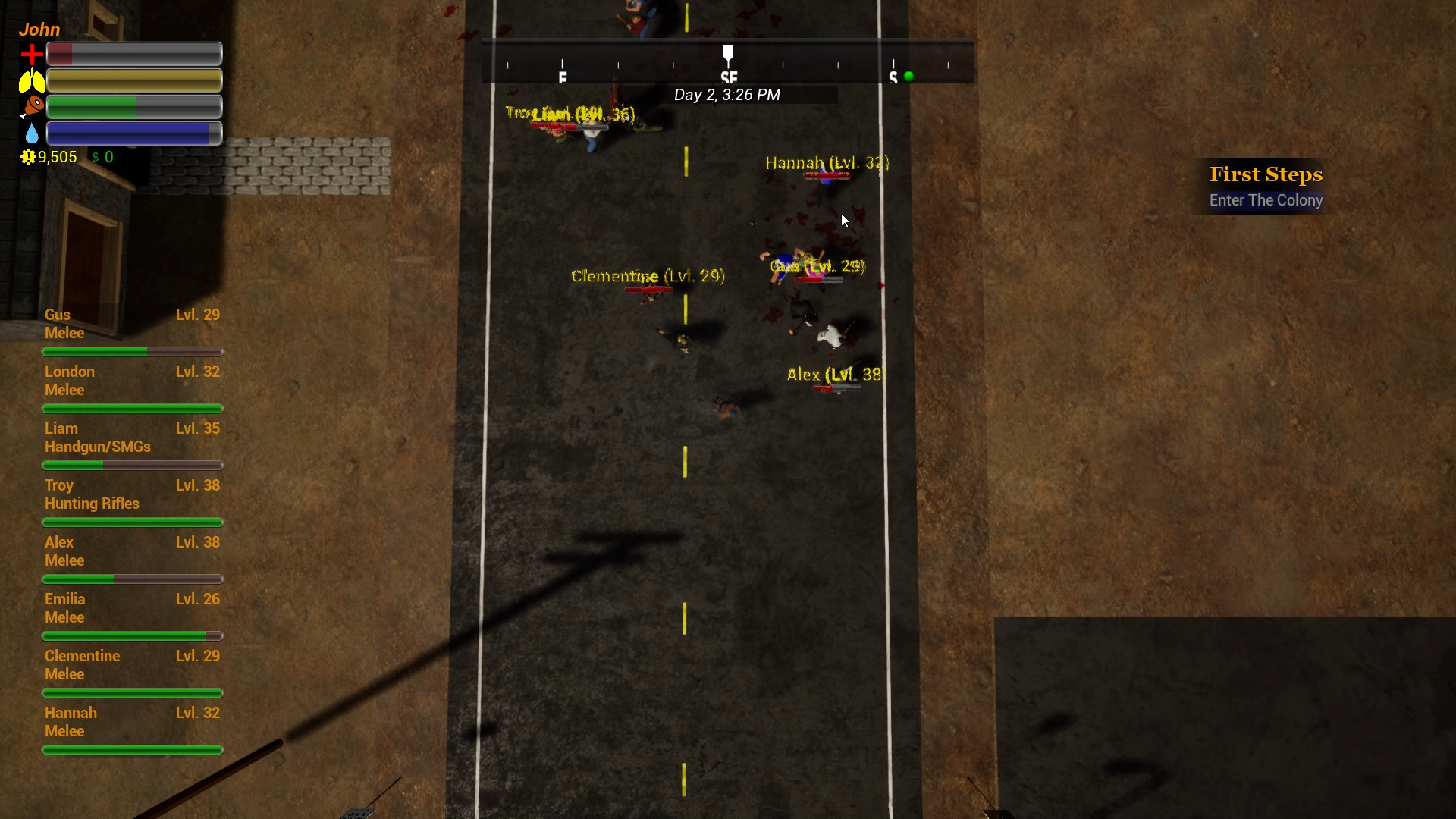Click the player name John

39,29
